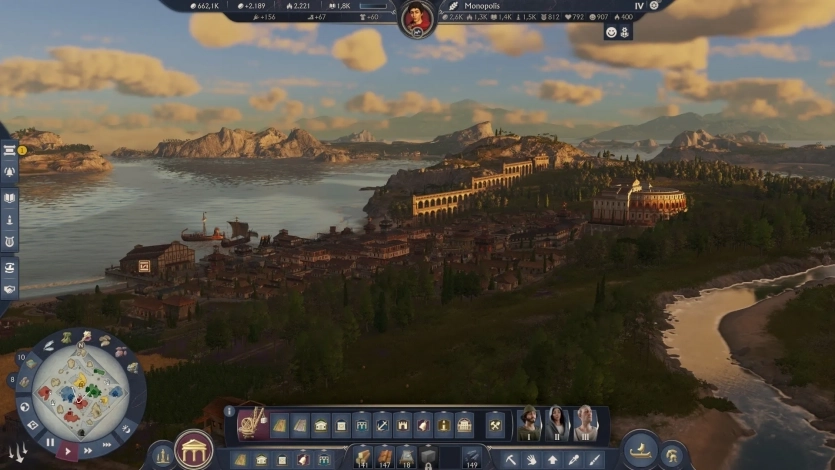Select the crane construction menu icon

pos(252,423)
